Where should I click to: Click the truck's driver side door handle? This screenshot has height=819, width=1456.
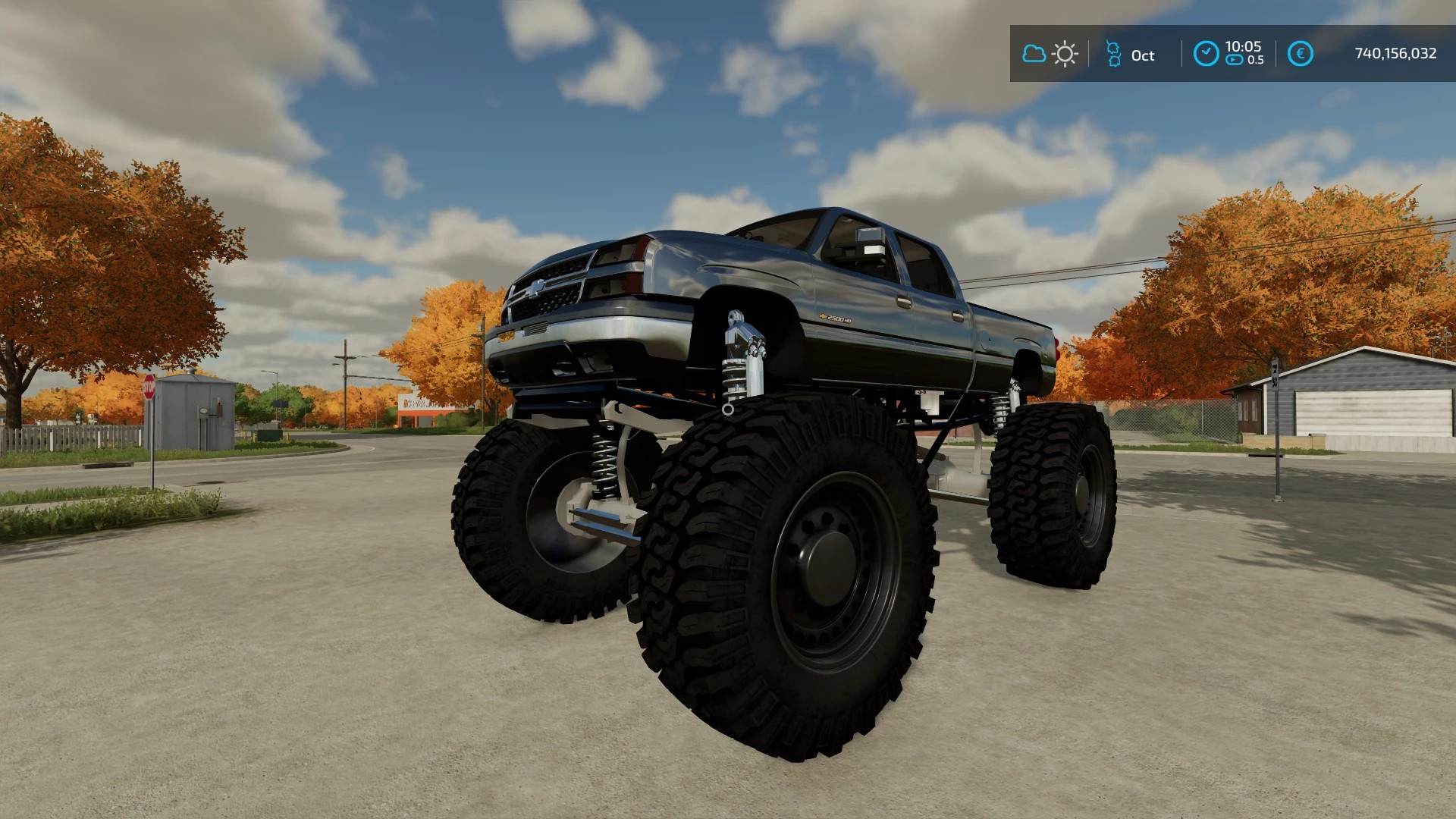point(903,303)
